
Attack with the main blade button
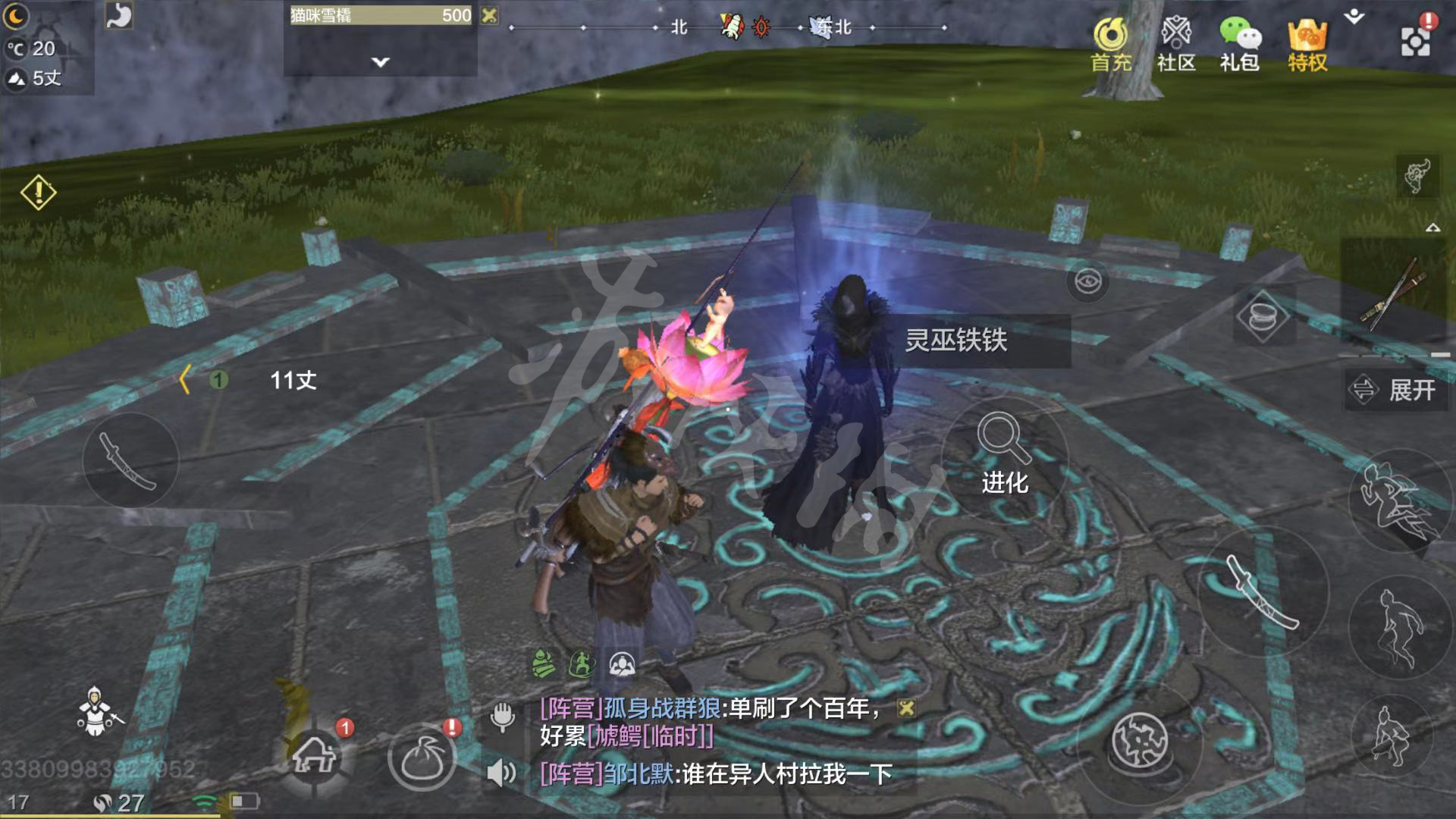click(1262, 591)
